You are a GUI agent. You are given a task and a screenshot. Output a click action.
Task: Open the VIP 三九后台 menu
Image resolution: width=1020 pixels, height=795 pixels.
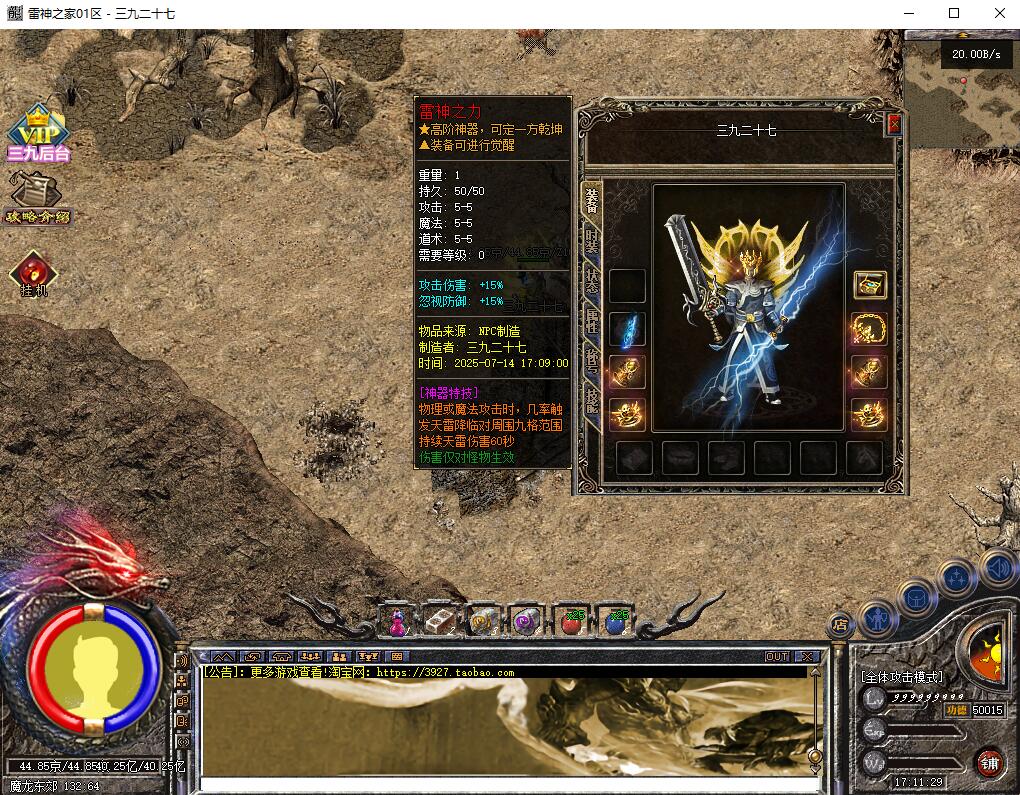38,135
